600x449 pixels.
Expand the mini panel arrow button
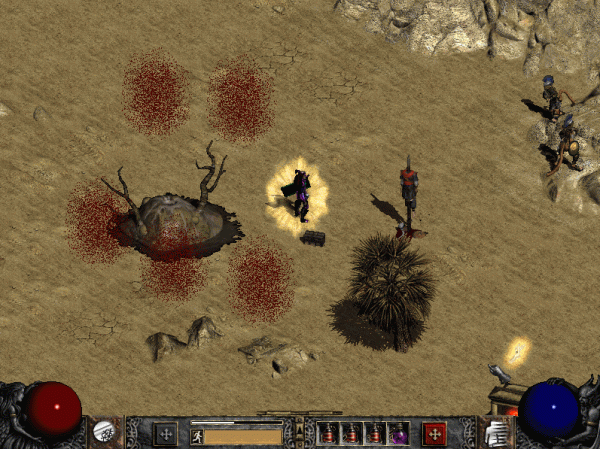tap(299, 433)
